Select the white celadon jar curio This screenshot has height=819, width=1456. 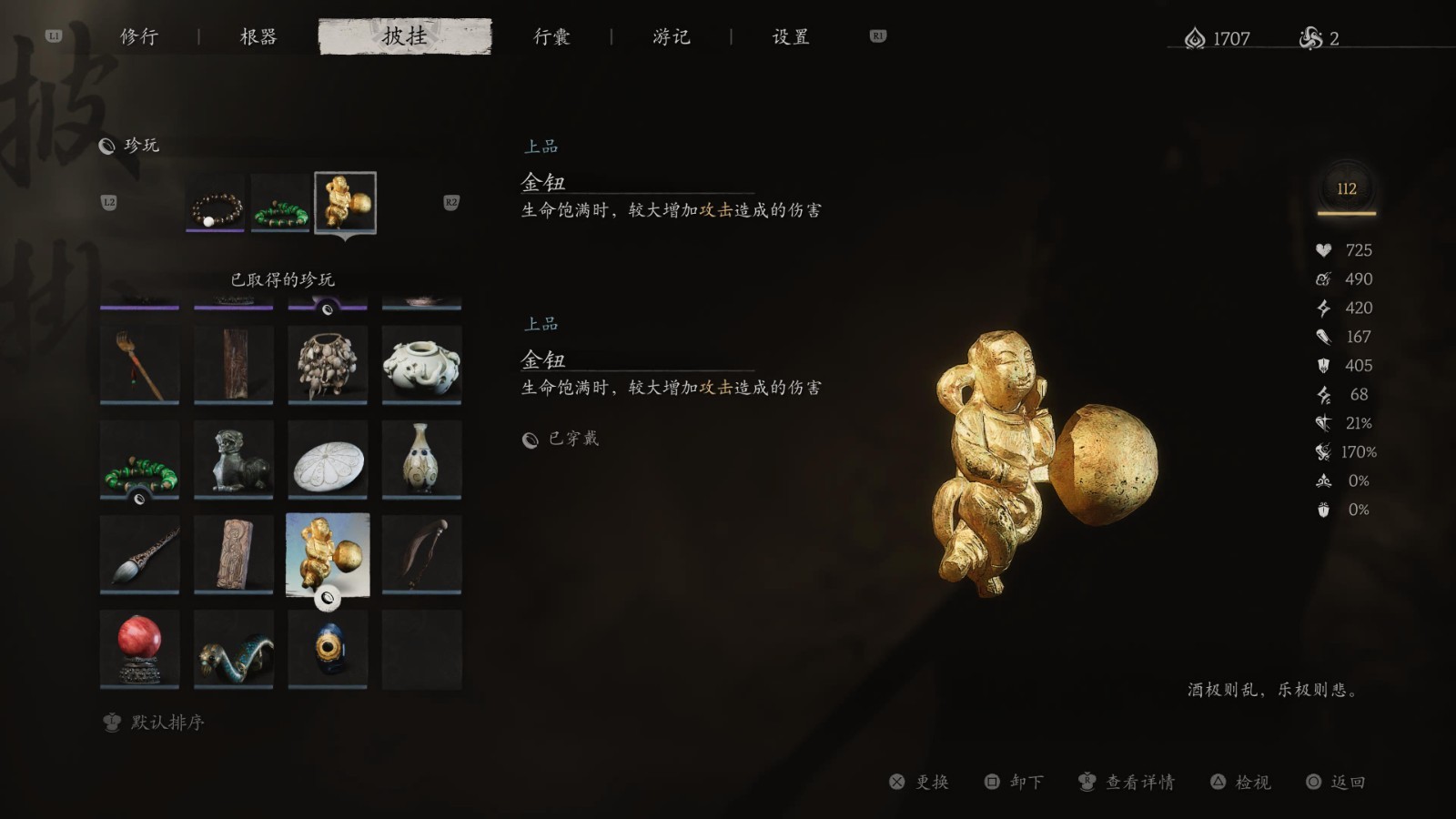tap(421, 364)
